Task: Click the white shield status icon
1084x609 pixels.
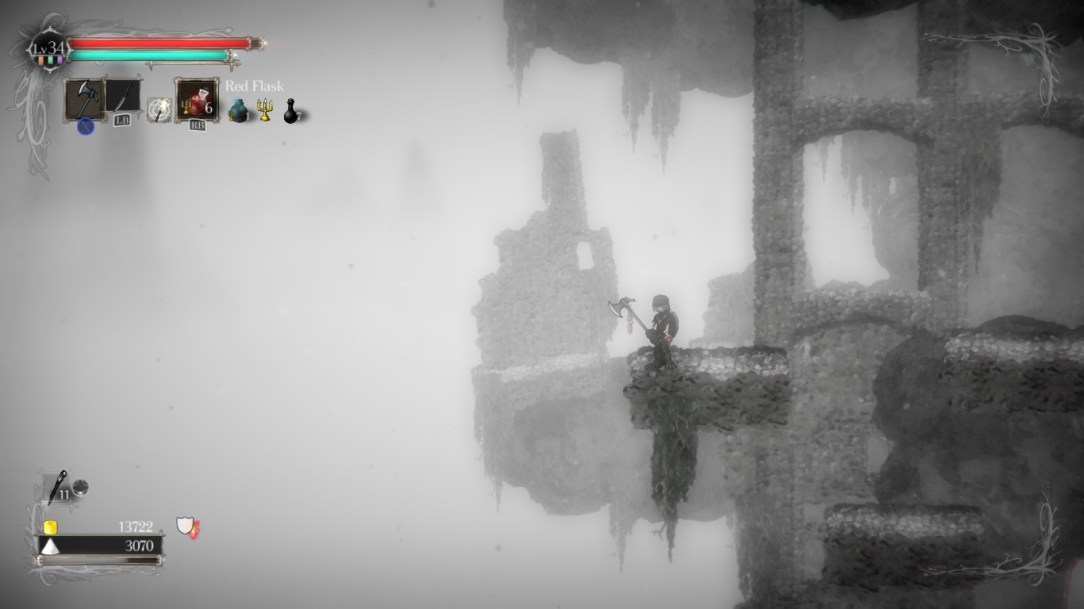Action: [186, 525]
